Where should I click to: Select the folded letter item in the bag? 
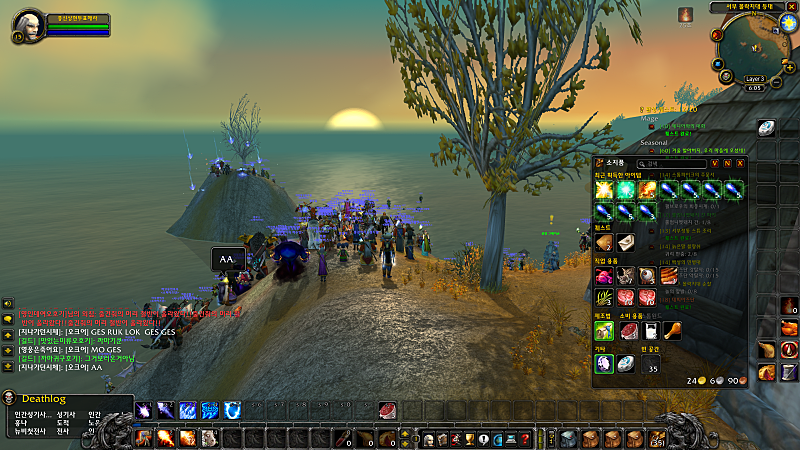(626, 241)
